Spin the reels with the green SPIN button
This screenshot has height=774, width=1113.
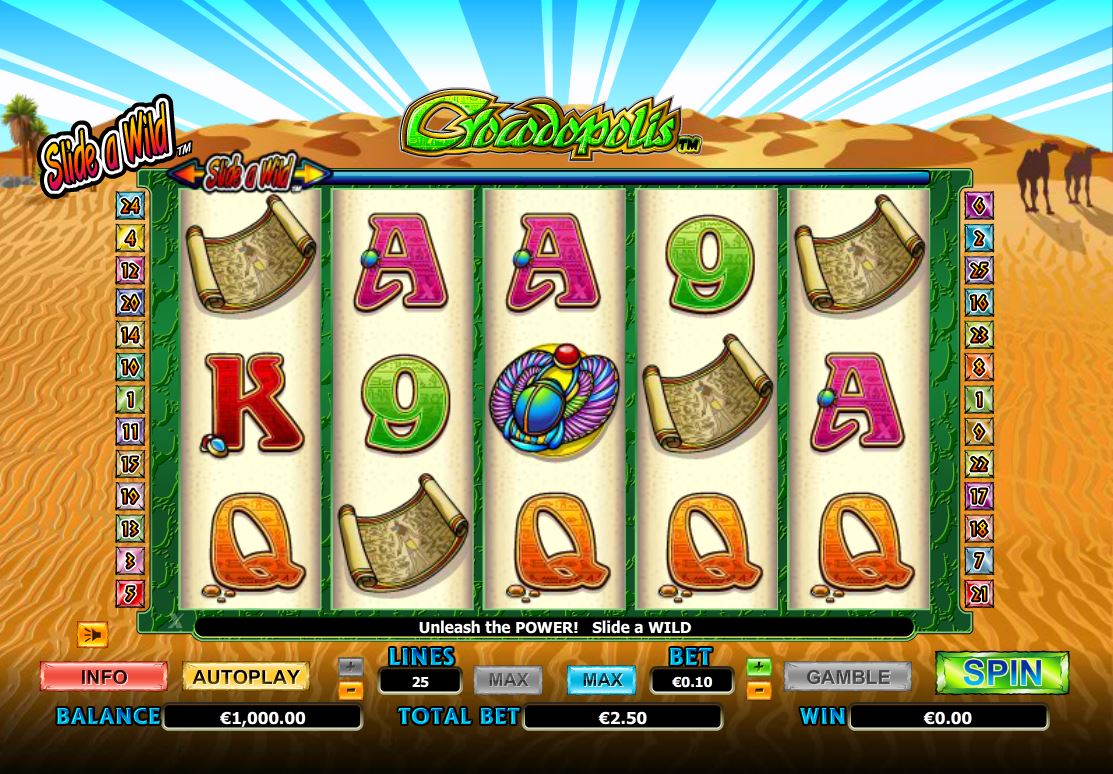[1002, 673]
